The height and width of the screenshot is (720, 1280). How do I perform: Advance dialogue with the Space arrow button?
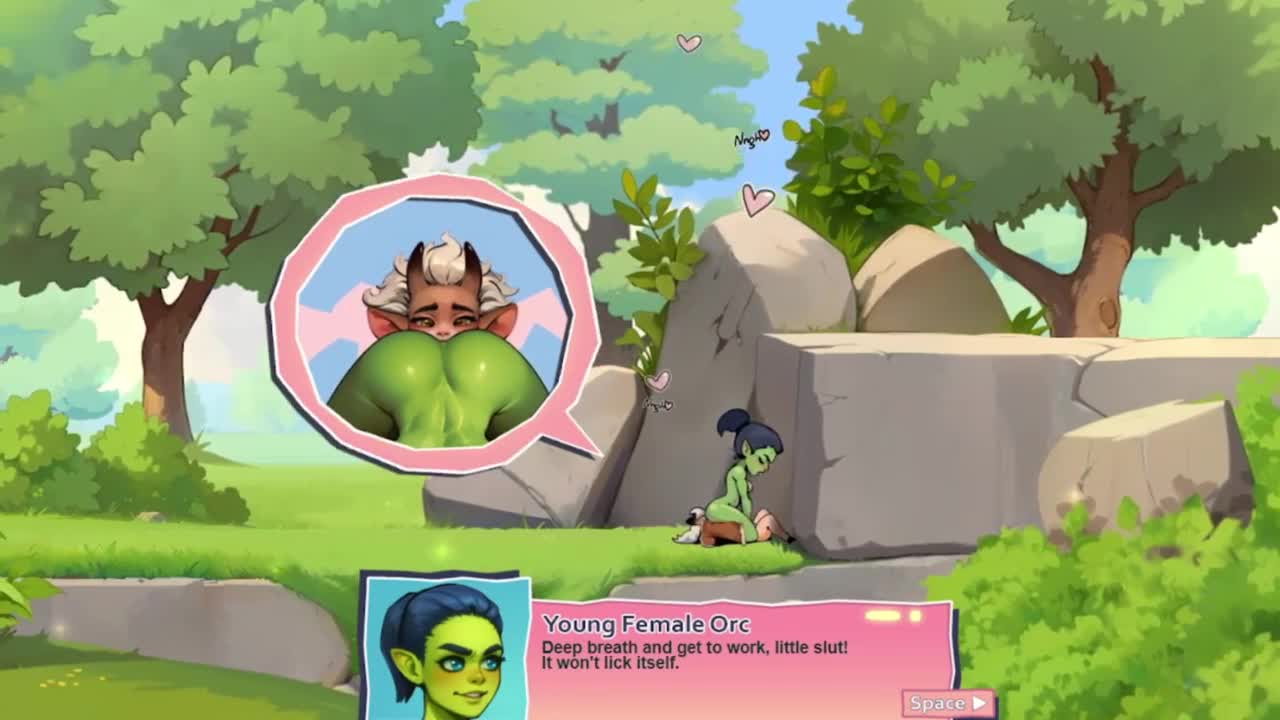coord(948,703)
